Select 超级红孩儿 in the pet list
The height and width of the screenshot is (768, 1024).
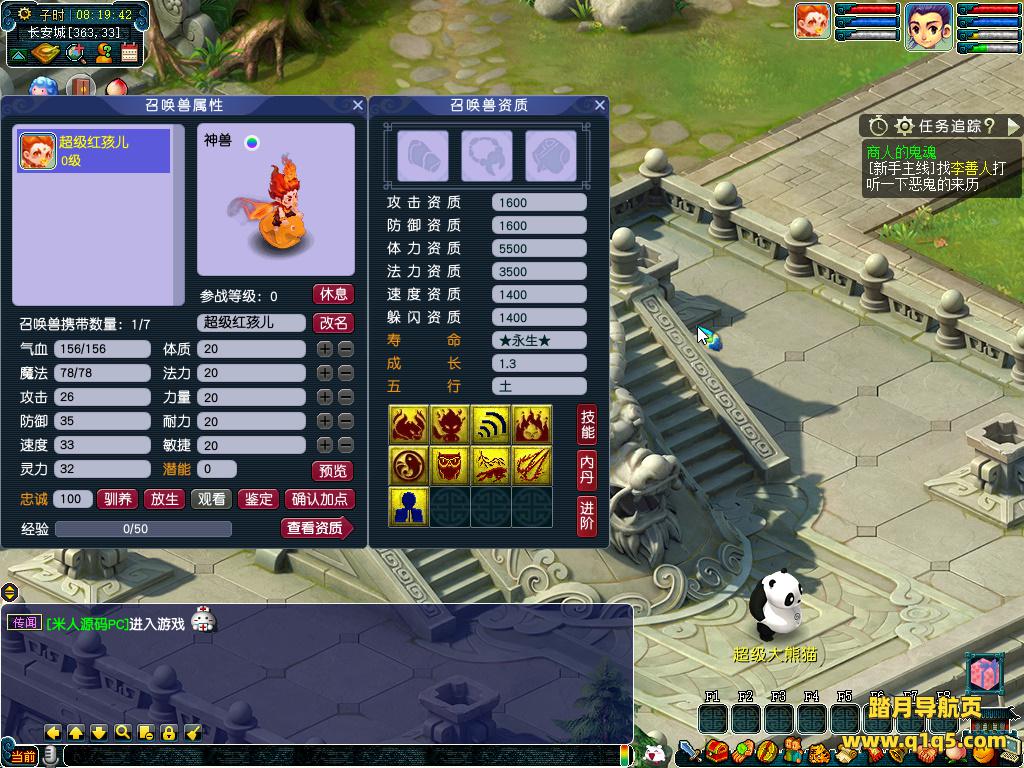[93, 150]
